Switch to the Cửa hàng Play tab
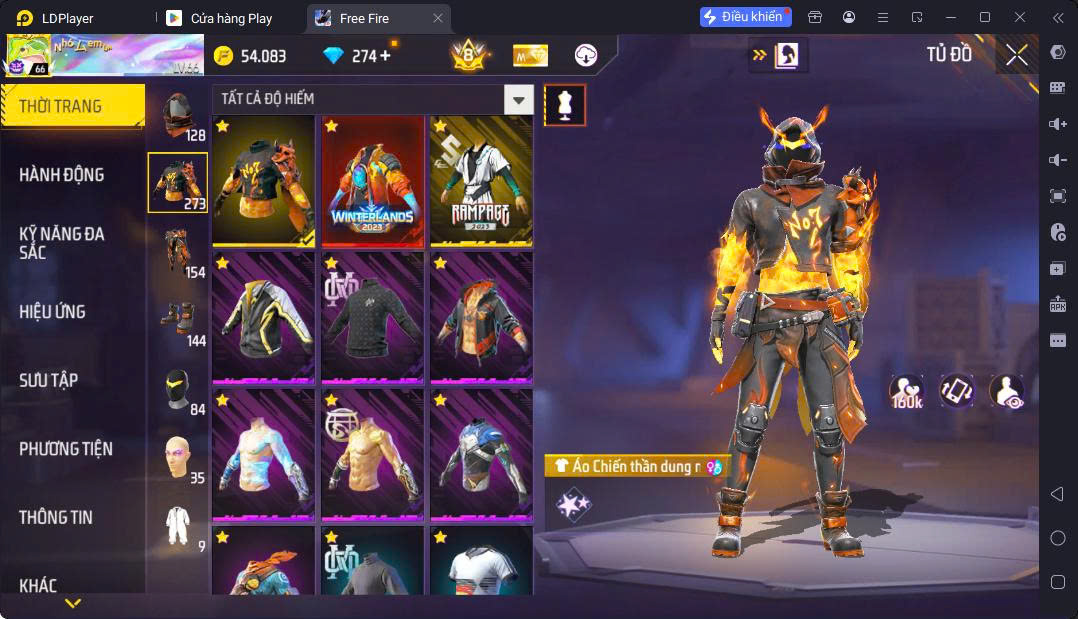Image resolution: width=1078 pixels, height=619 pixels. (x=231, y=18)
